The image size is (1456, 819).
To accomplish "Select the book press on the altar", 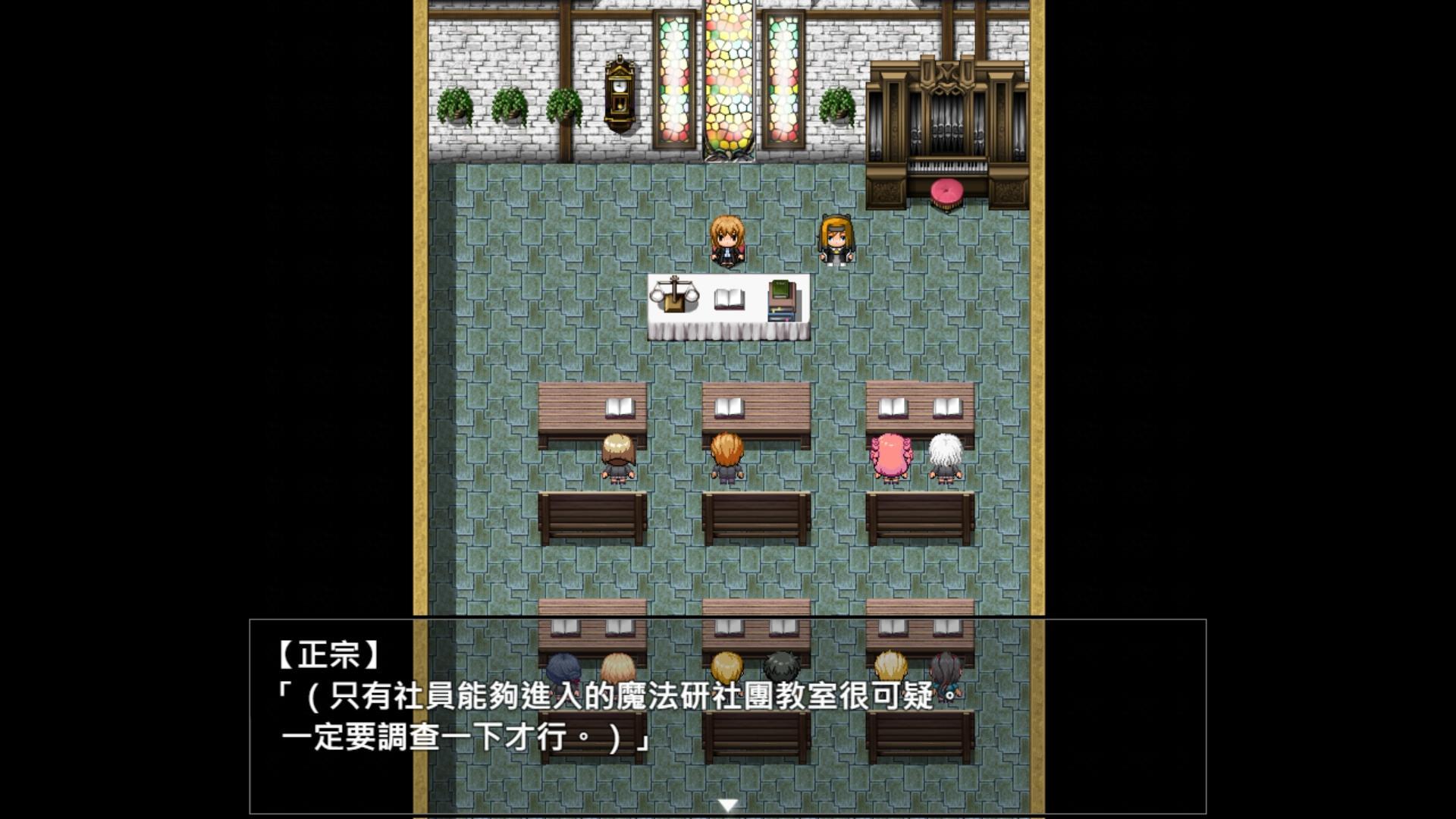I will [673, 296].
